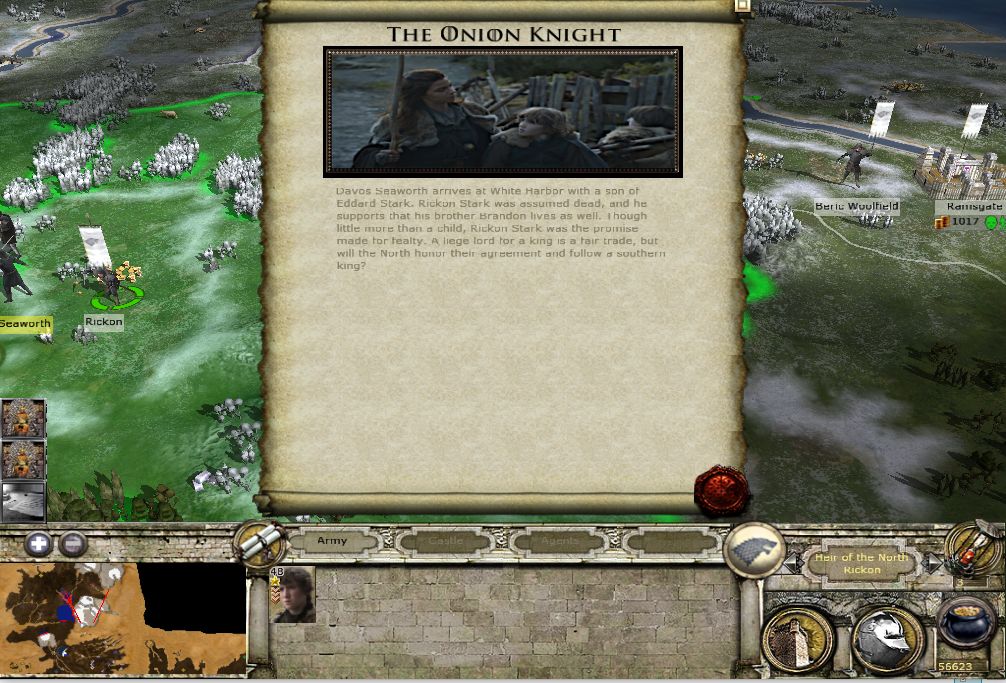Switch to the Army tab

pos(332,541)
